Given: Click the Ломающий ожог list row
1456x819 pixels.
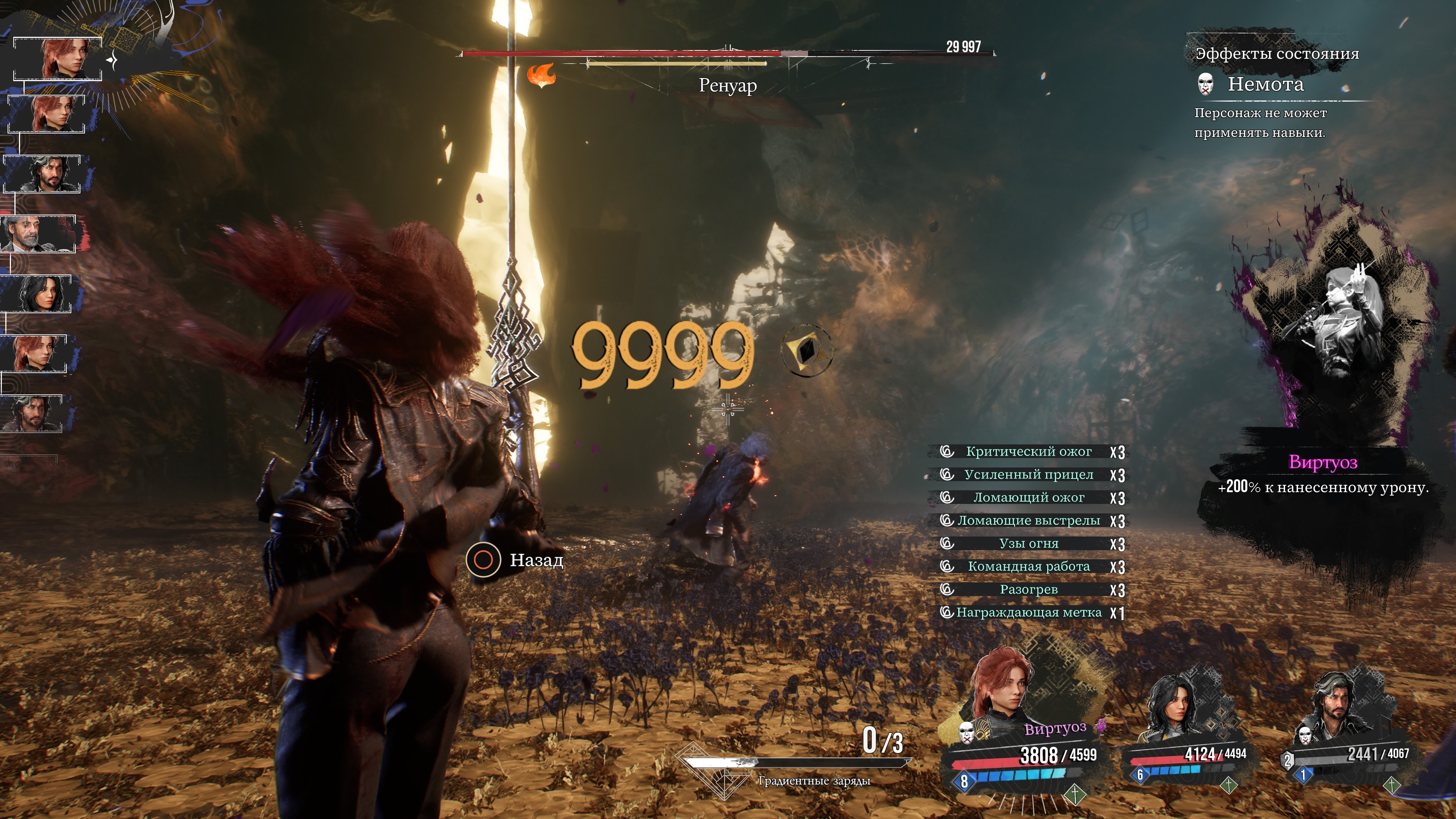Looking at the screenshot, I should [1028, 497].
